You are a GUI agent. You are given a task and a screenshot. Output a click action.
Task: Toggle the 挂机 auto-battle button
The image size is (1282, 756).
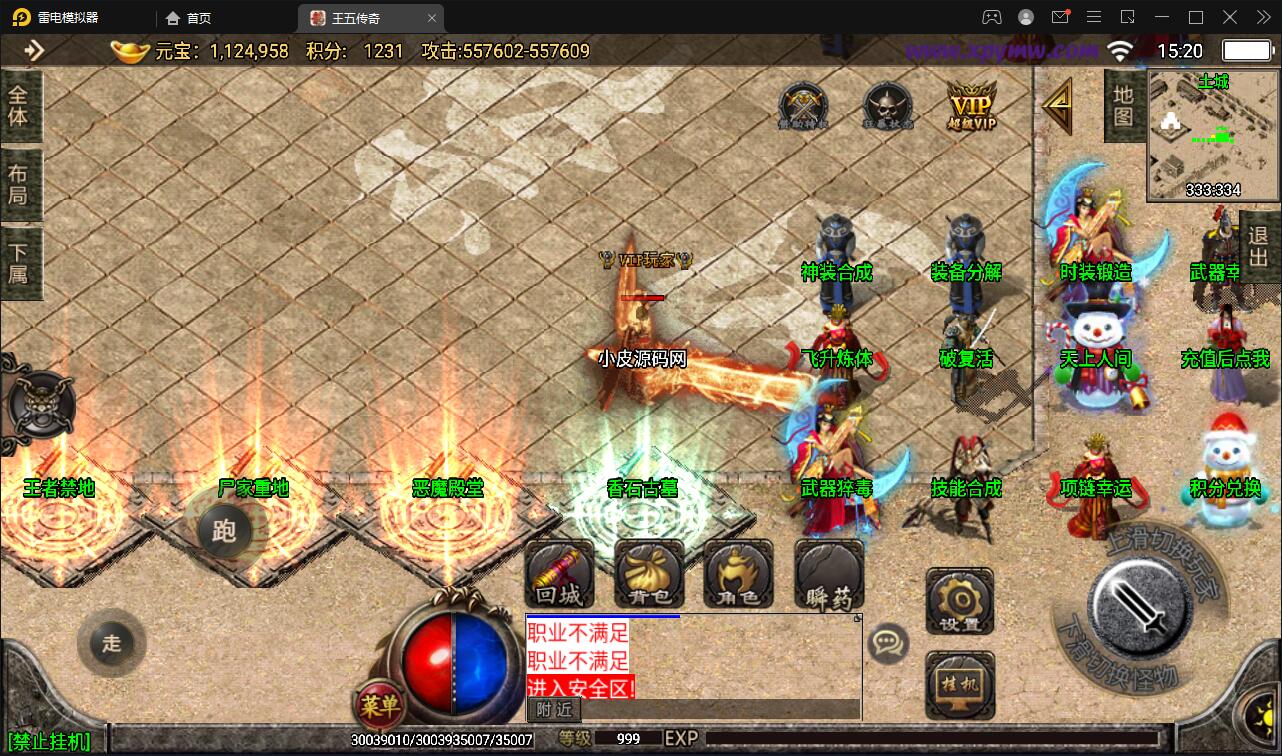959,685
